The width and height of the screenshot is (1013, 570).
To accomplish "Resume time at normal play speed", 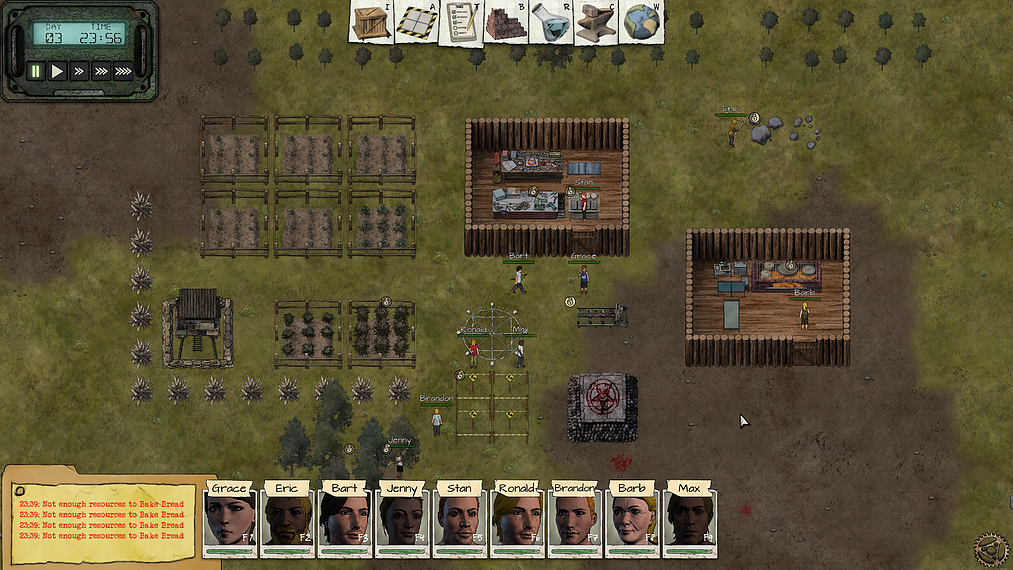I will click(58, 71).
